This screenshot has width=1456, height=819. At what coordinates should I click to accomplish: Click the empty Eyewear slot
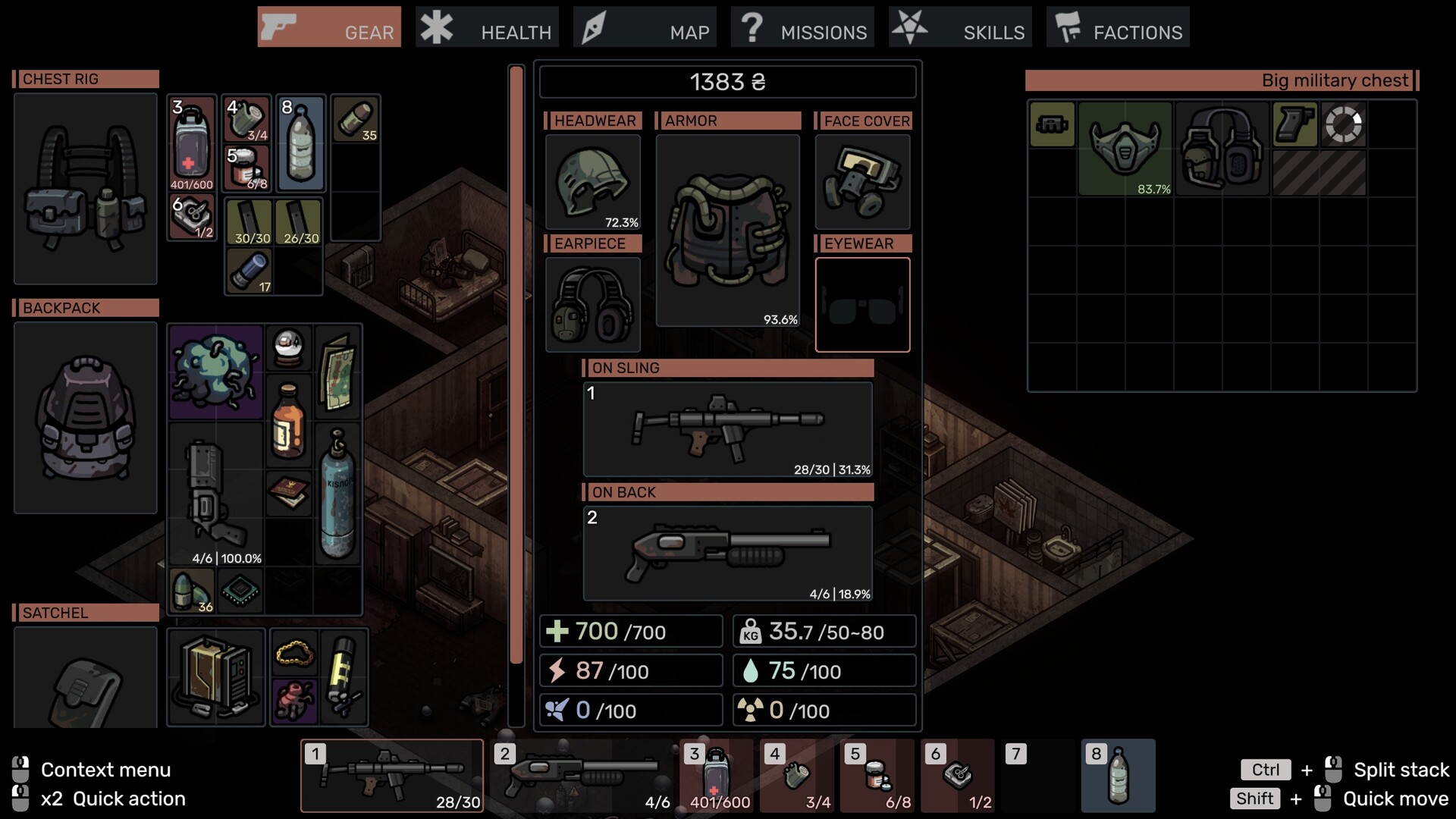pos(862,304)
